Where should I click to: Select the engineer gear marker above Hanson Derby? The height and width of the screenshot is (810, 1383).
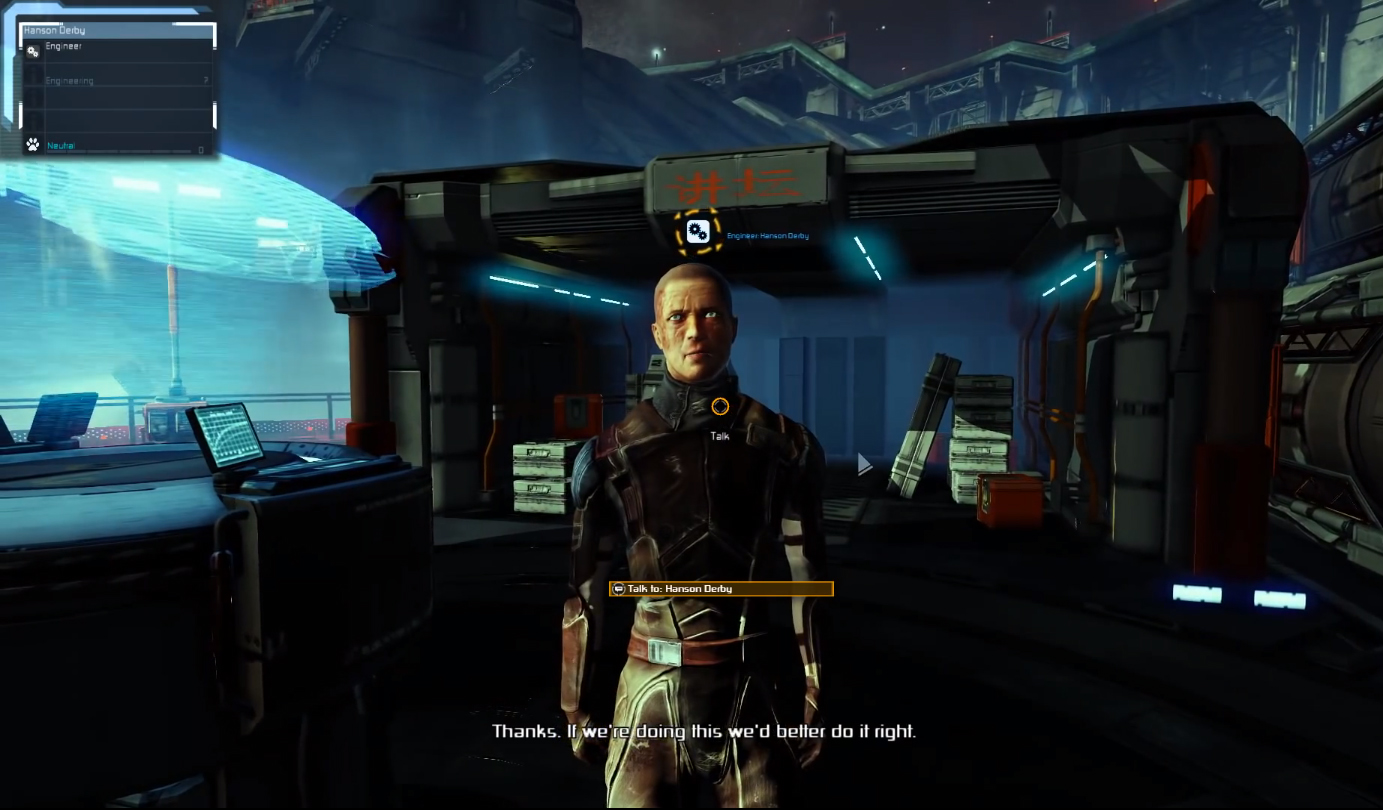(698, 232)
